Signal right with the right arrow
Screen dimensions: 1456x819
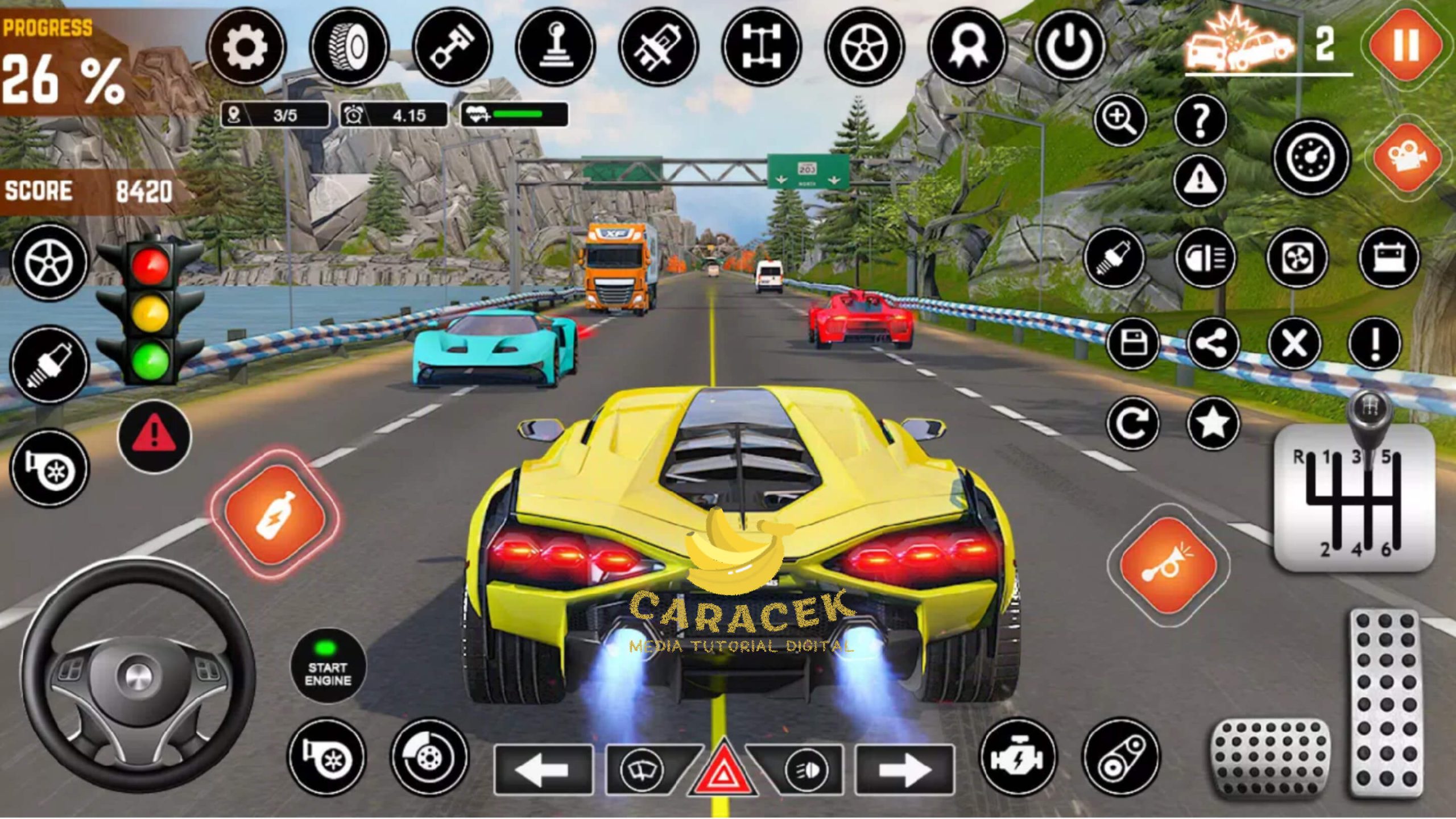(x=904, y=770)
